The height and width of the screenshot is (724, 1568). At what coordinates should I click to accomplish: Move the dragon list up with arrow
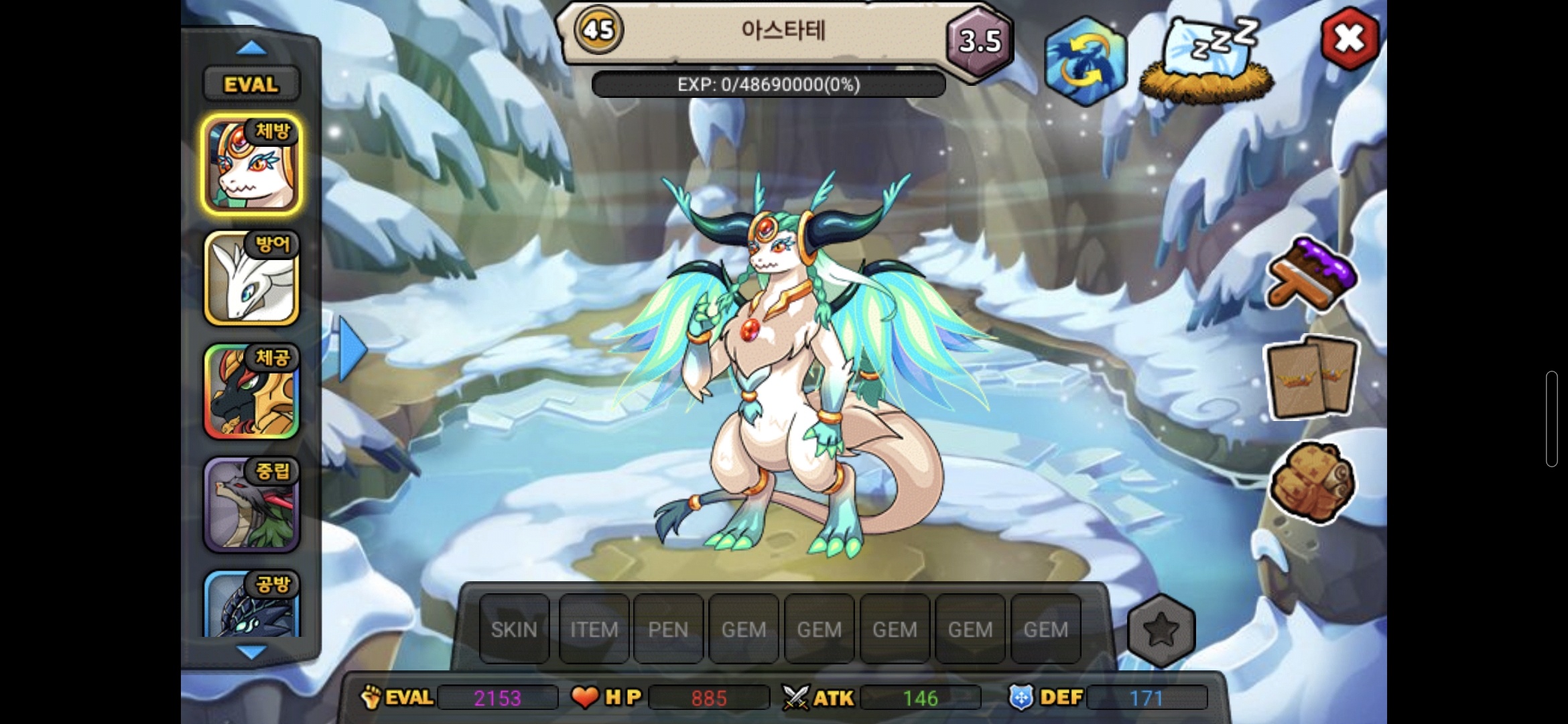251,48
